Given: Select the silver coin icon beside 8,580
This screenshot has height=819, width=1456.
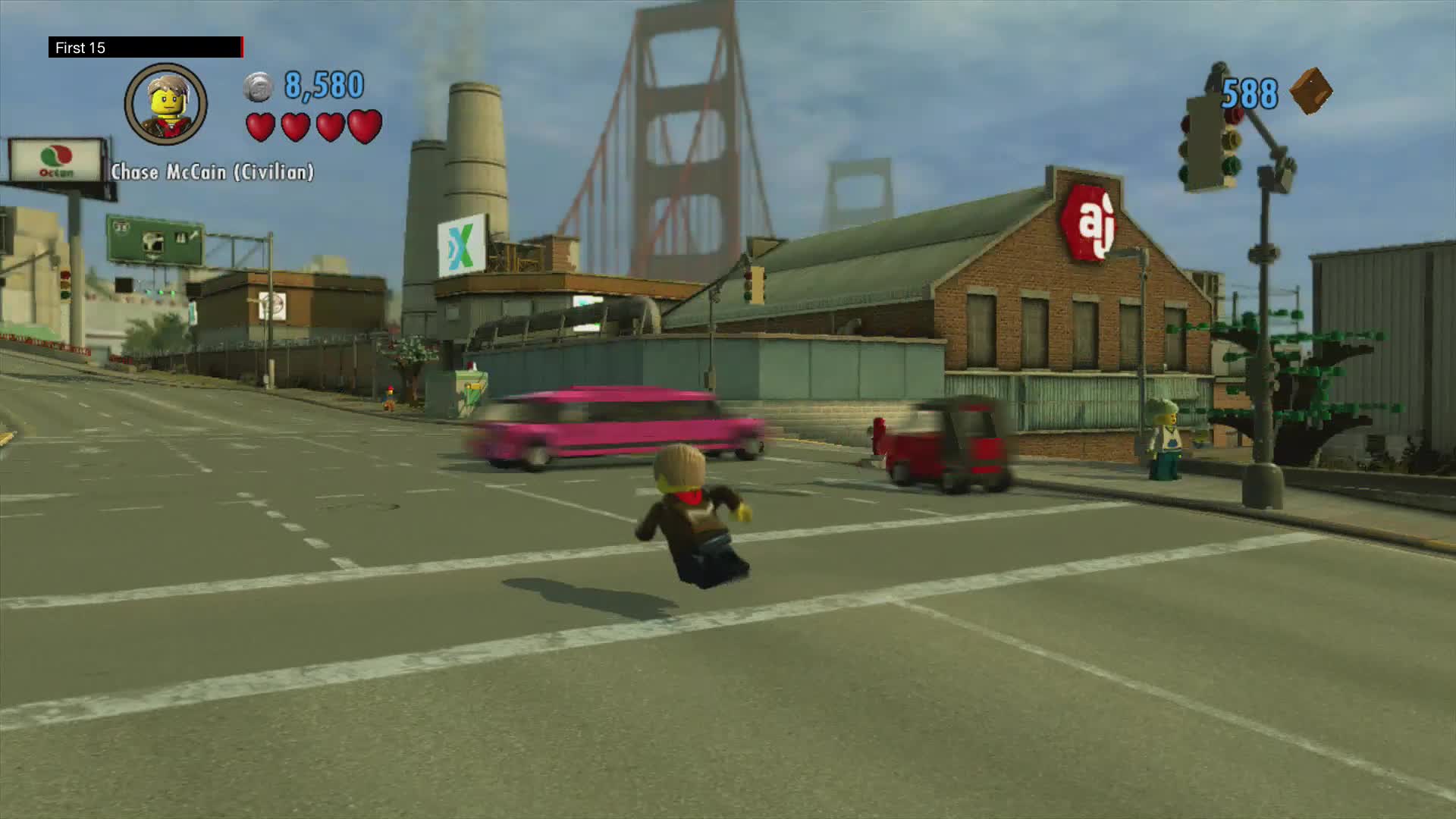Looking at the screenshot, I should tap(256, 86).
